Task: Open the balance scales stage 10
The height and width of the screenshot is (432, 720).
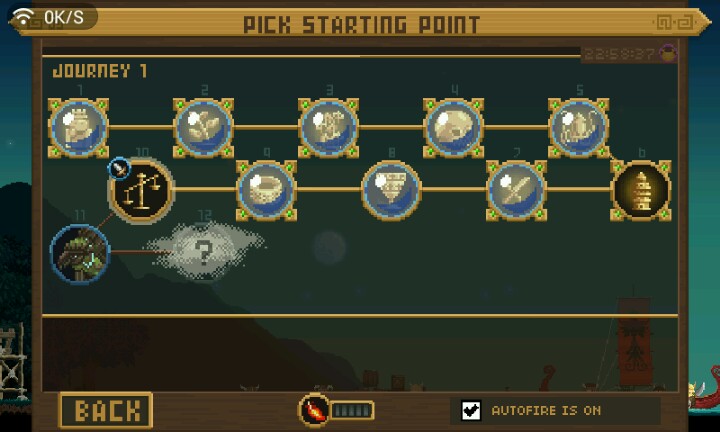Action: 141,189
